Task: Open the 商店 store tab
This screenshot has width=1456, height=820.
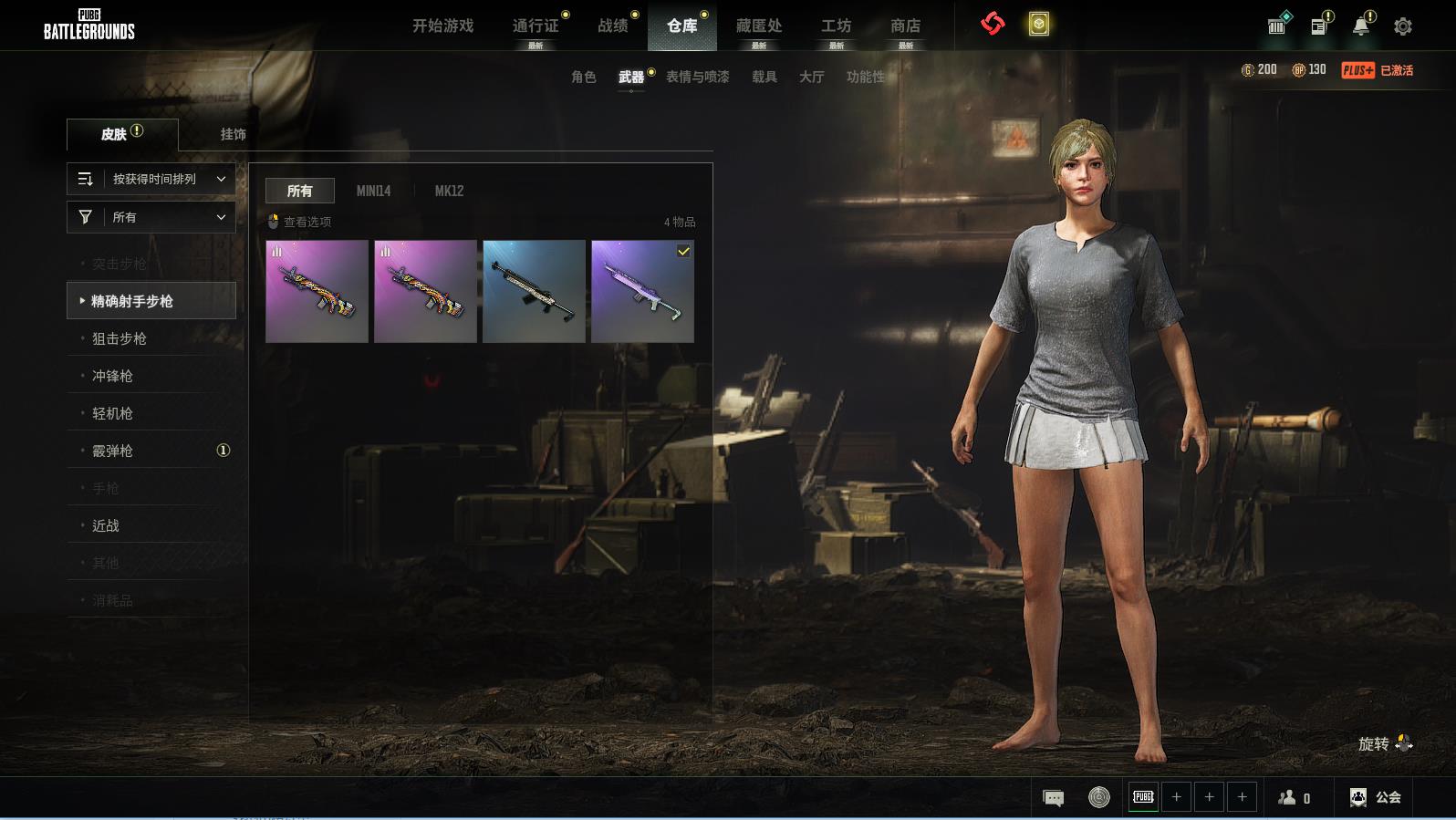Action: click(905, 26)
